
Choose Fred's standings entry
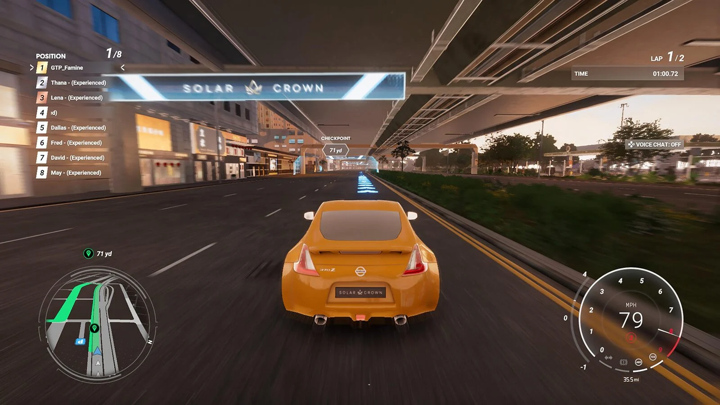(x=76, y=142)
